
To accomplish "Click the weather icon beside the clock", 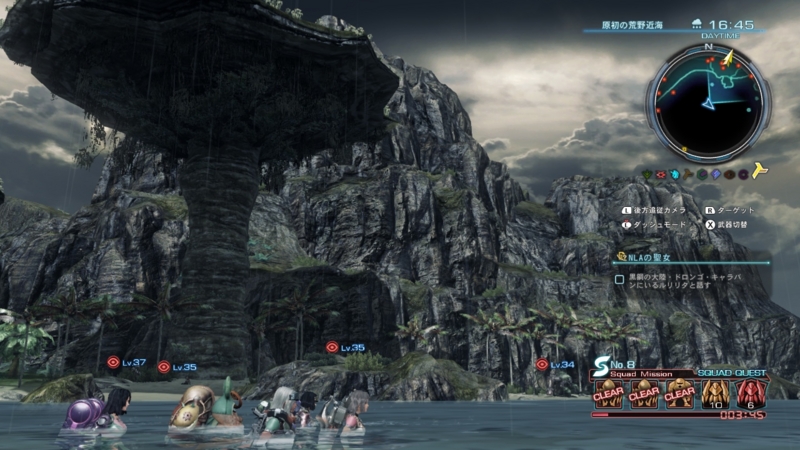I will 695,24.
